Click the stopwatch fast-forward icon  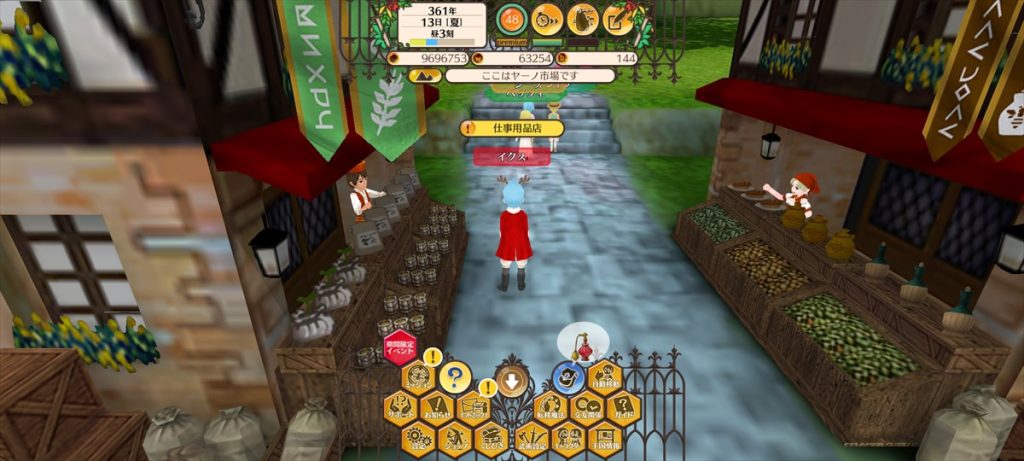point(547,19)
